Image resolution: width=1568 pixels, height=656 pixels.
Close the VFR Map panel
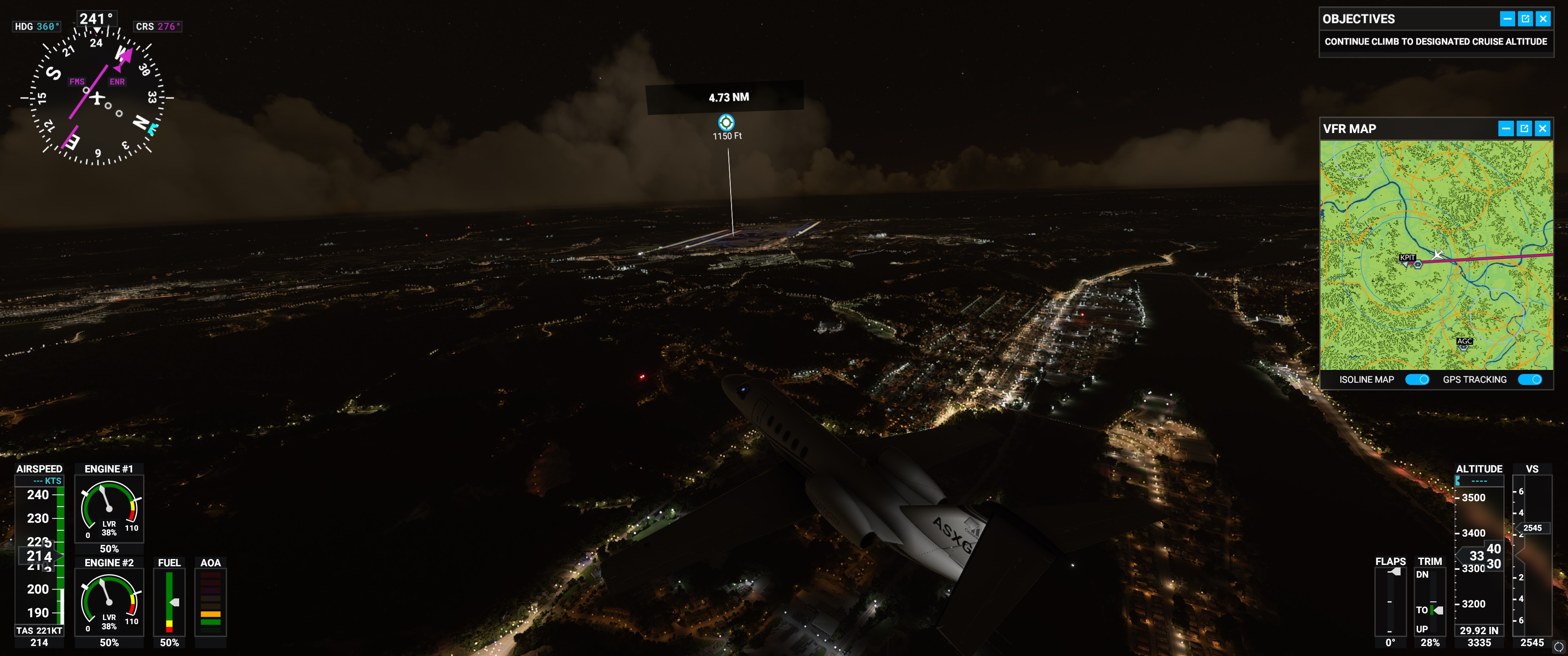(x=1542, y=128)
